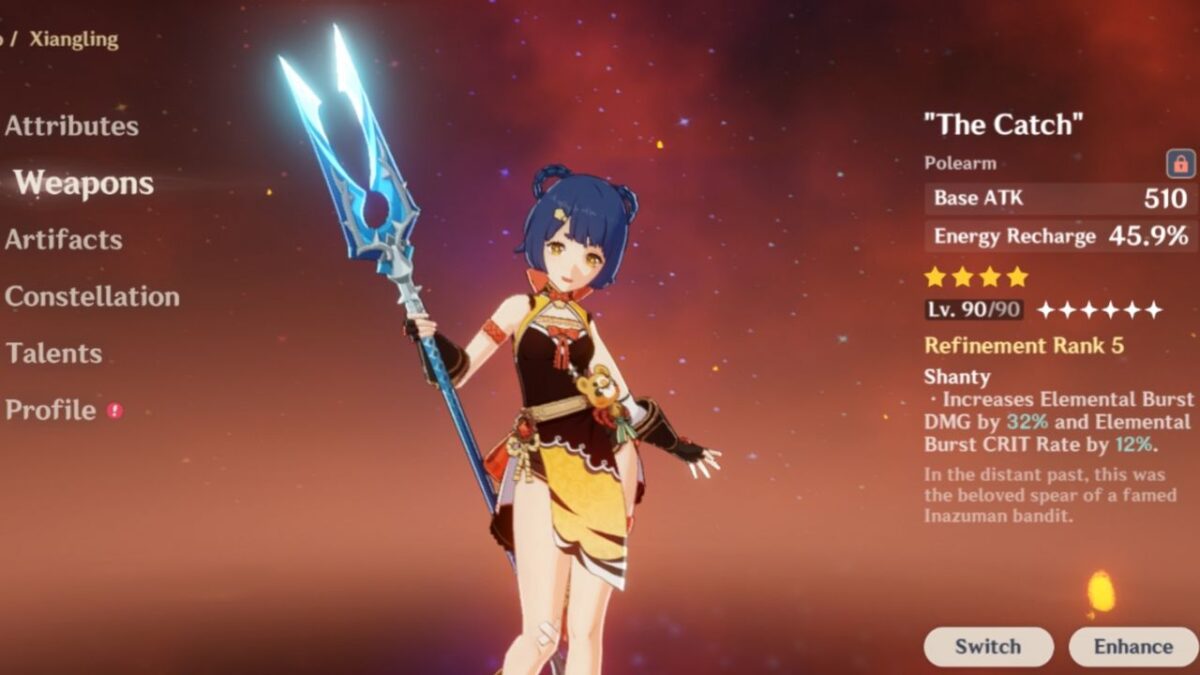Go to the Talents tab
The image size is (1200, 675).
[54, 353]
